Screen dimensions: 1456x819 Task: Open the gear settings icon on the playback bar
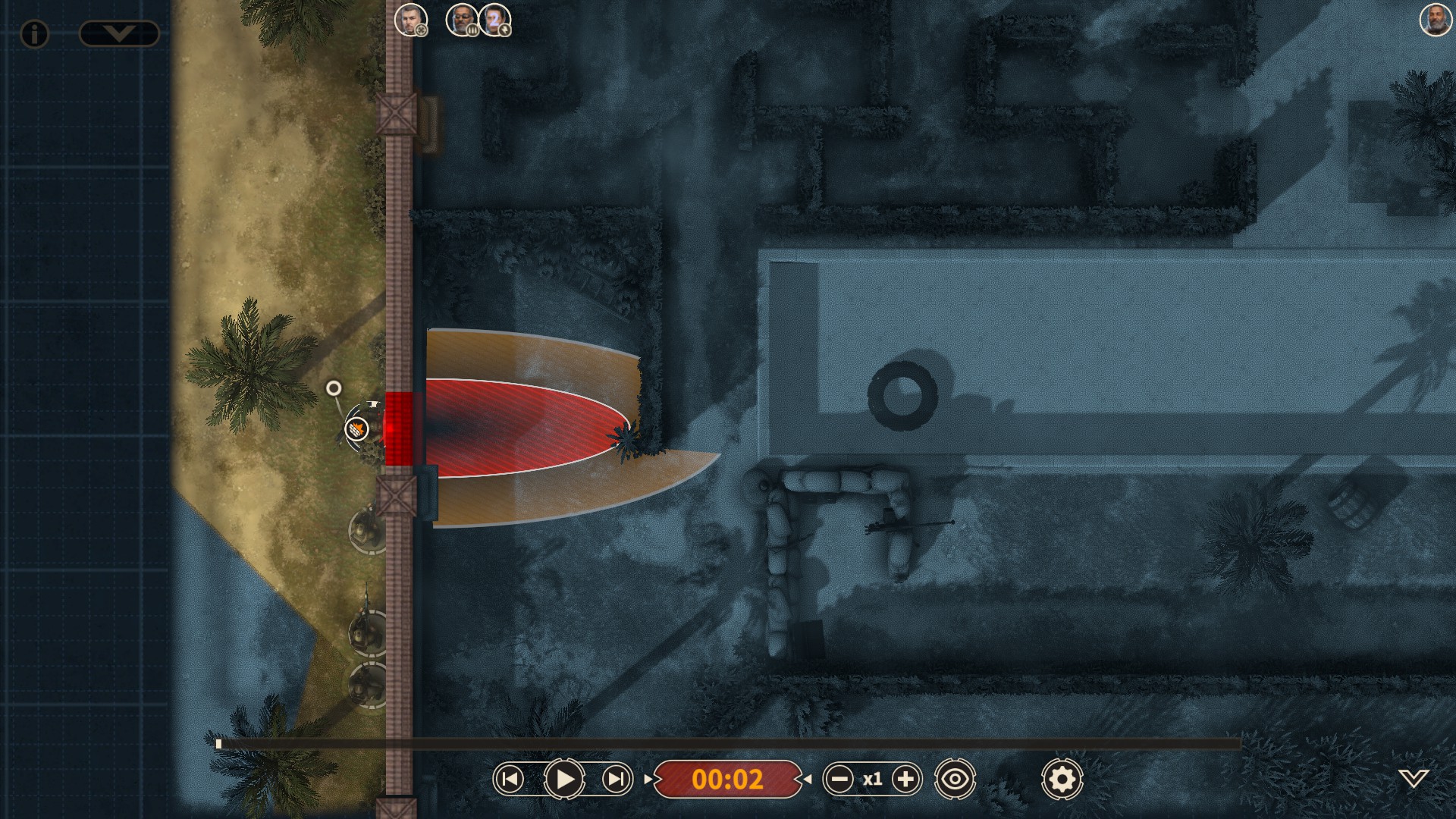click(1062, 777)
